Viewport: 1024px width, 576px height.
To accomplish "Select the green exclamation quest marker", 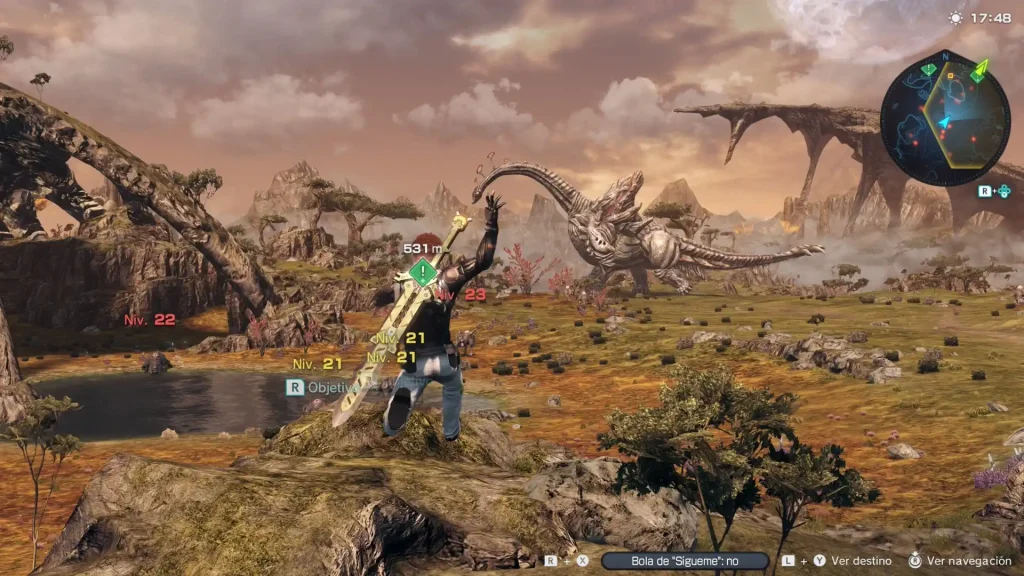I will click(424, 271).
